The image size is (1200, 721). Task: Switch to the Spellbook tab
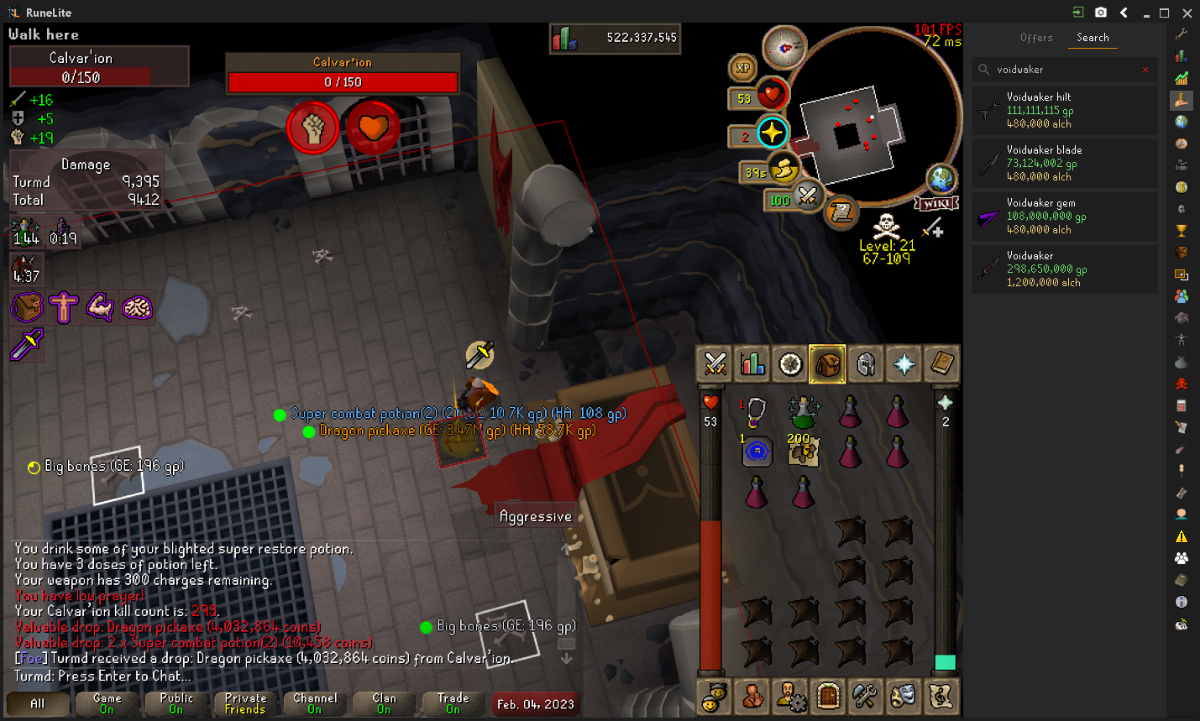(x=941, y=364)
